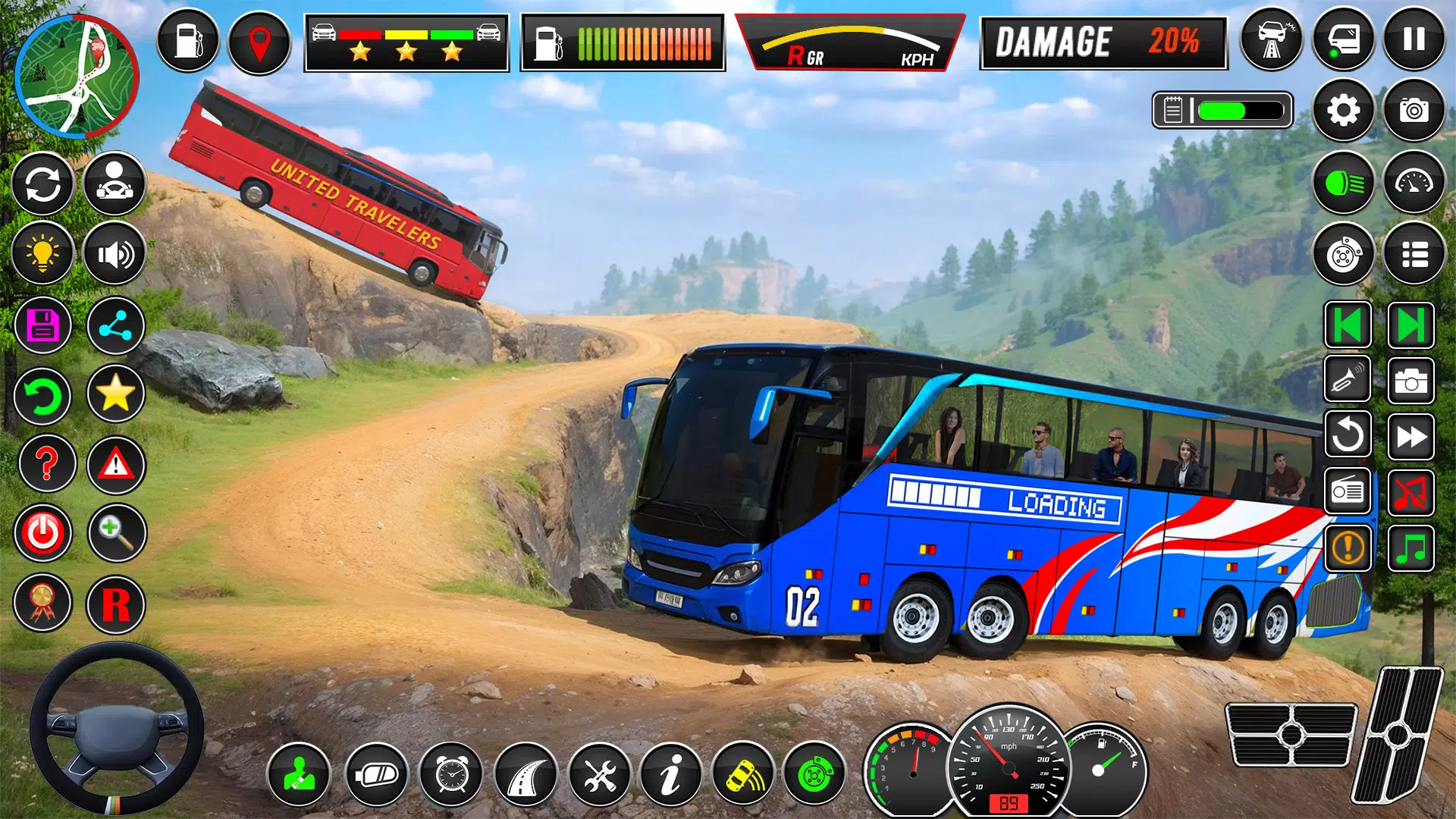
Task: Tap the alarm clock button
Action: coord(451,775)
